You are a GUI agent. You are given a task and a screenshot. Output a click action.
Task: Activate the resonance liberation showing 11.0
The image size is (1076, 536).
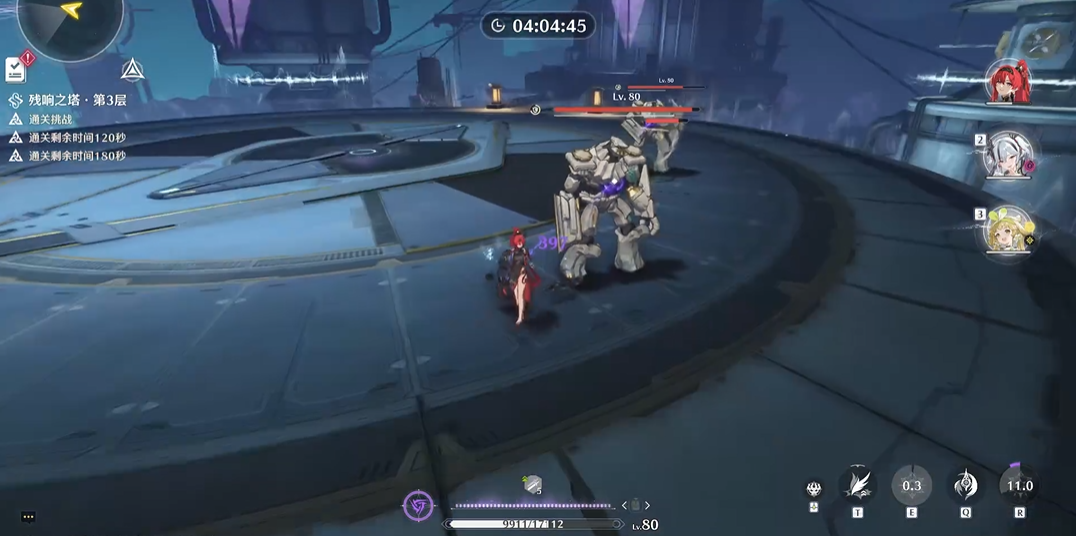pos(1019,485)
